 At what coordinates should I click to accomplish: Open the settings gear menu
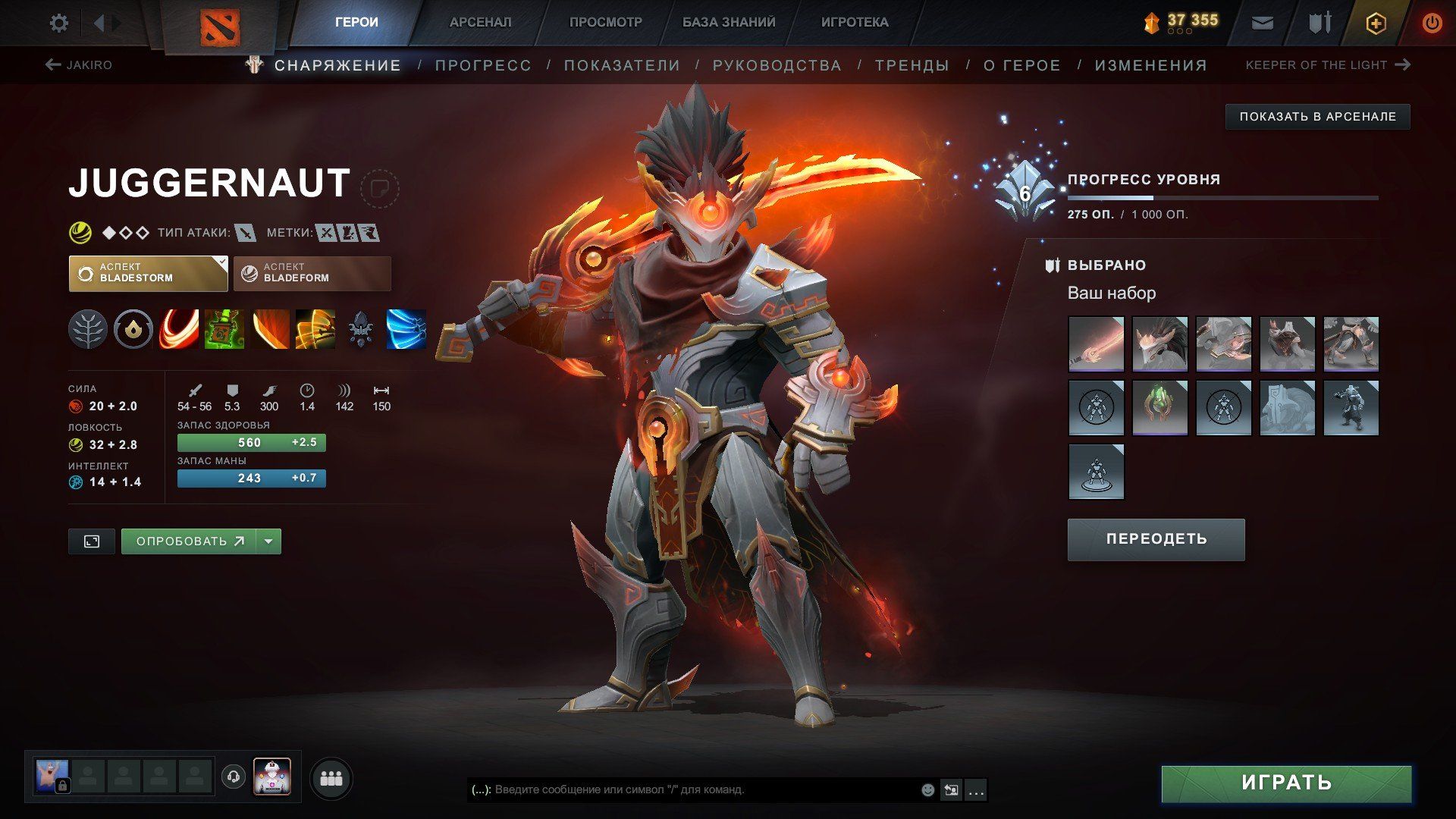(x=58, y=23)
